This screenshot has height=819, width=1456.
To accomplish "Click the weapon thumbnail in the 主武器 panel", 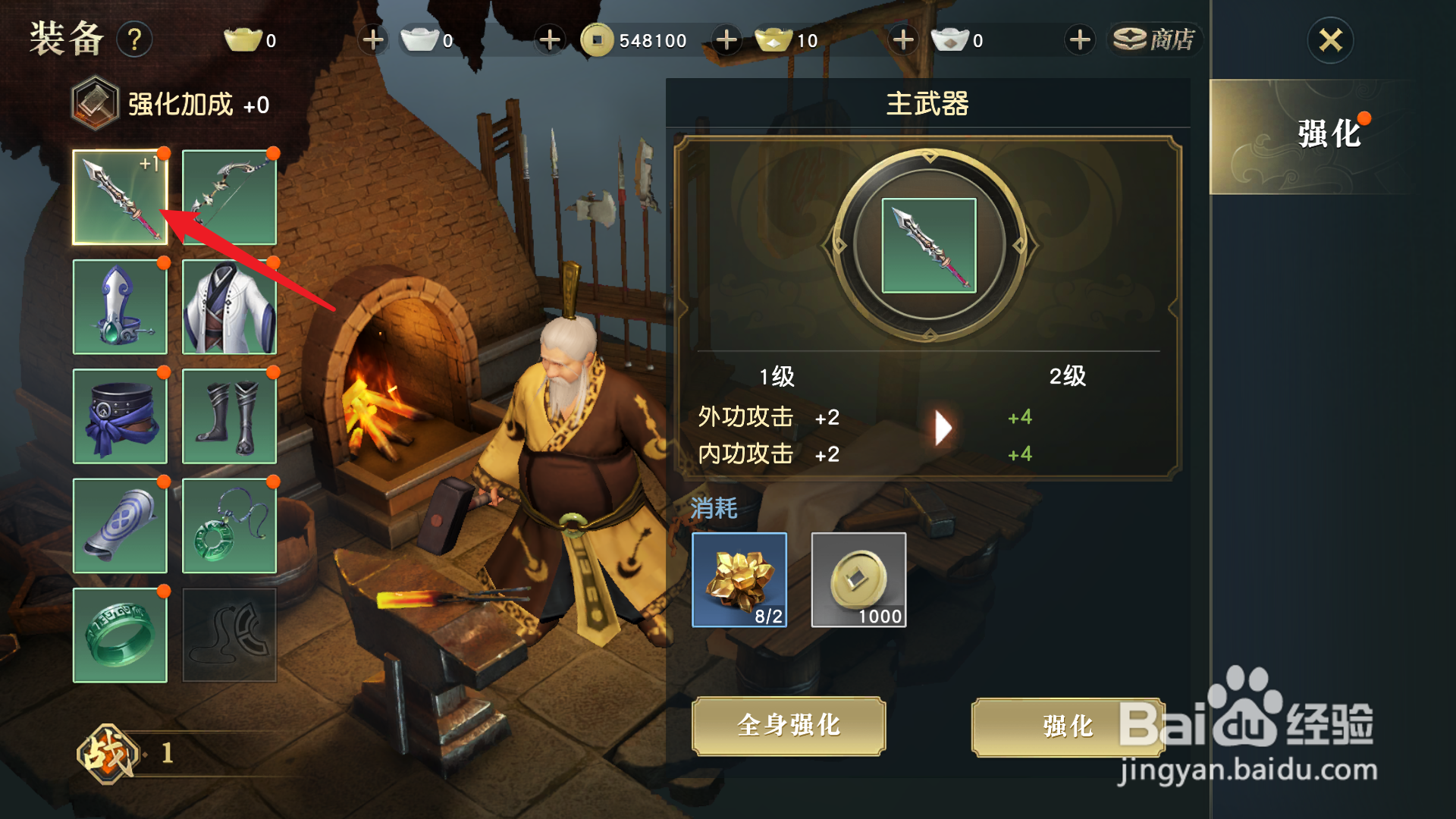I will (929, 244).
